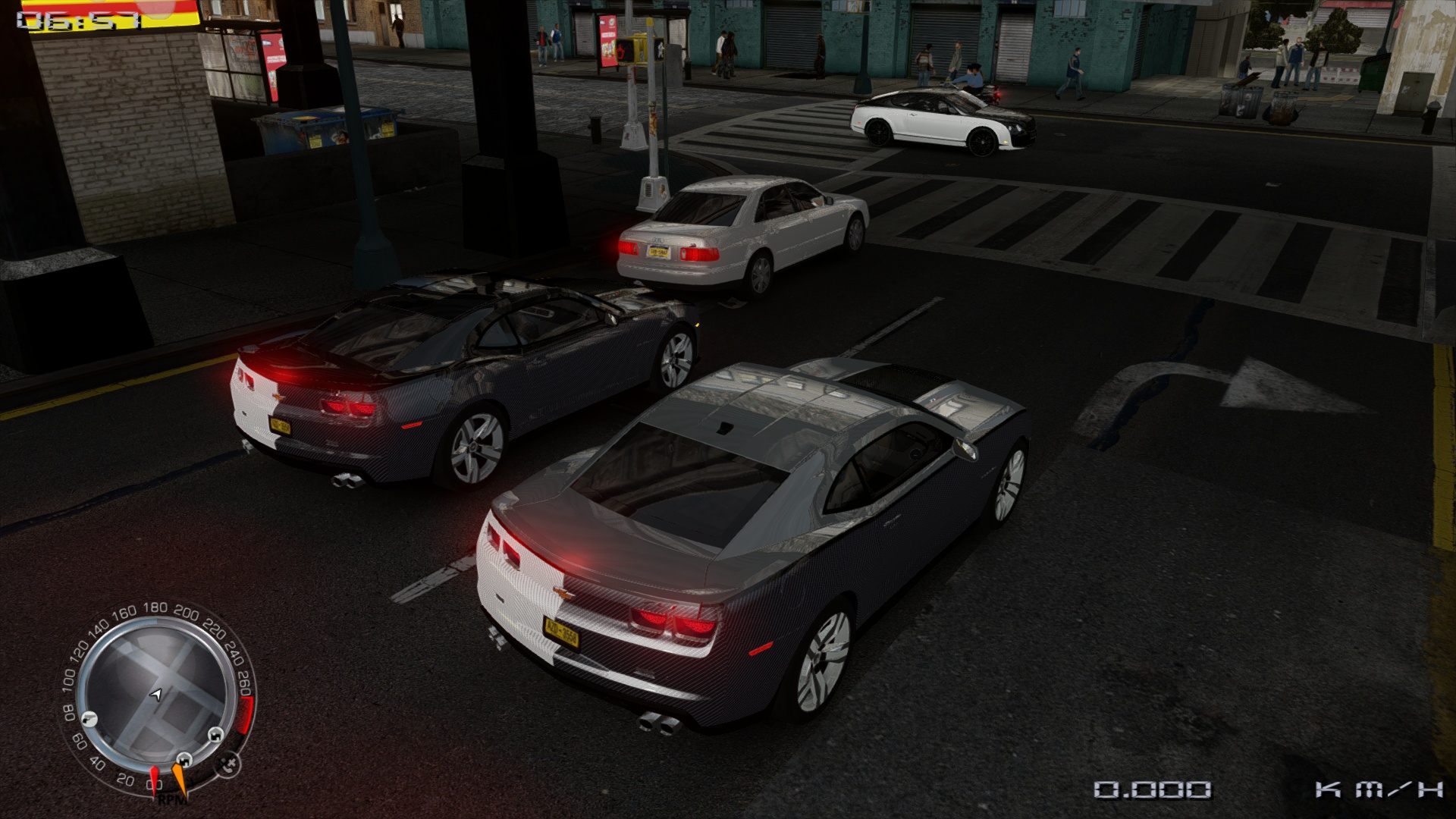Select the gun shop marker on minimap

(x=89, y=717)
